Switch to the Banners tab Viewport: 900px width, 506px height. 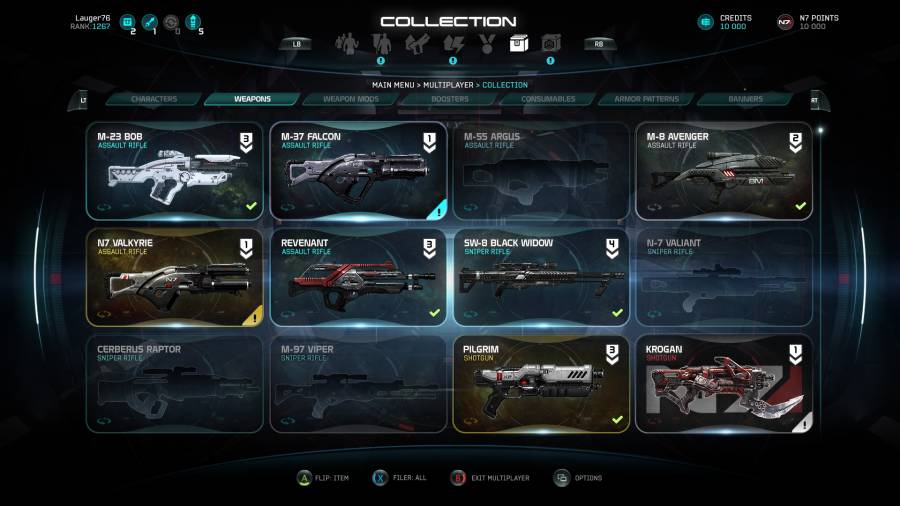pos(745,99)
